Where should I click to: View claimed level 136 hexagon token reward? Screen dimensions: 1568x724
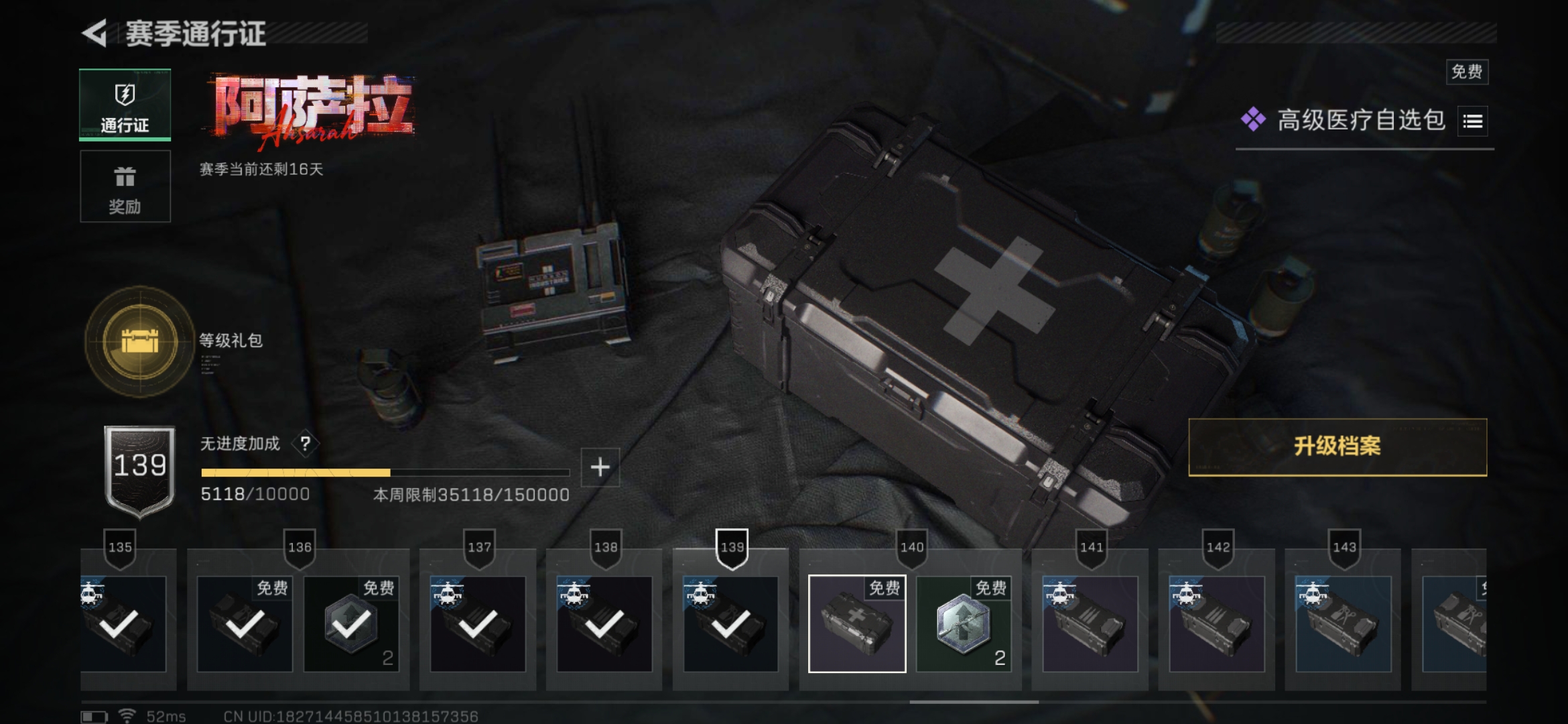pos(351,624)
